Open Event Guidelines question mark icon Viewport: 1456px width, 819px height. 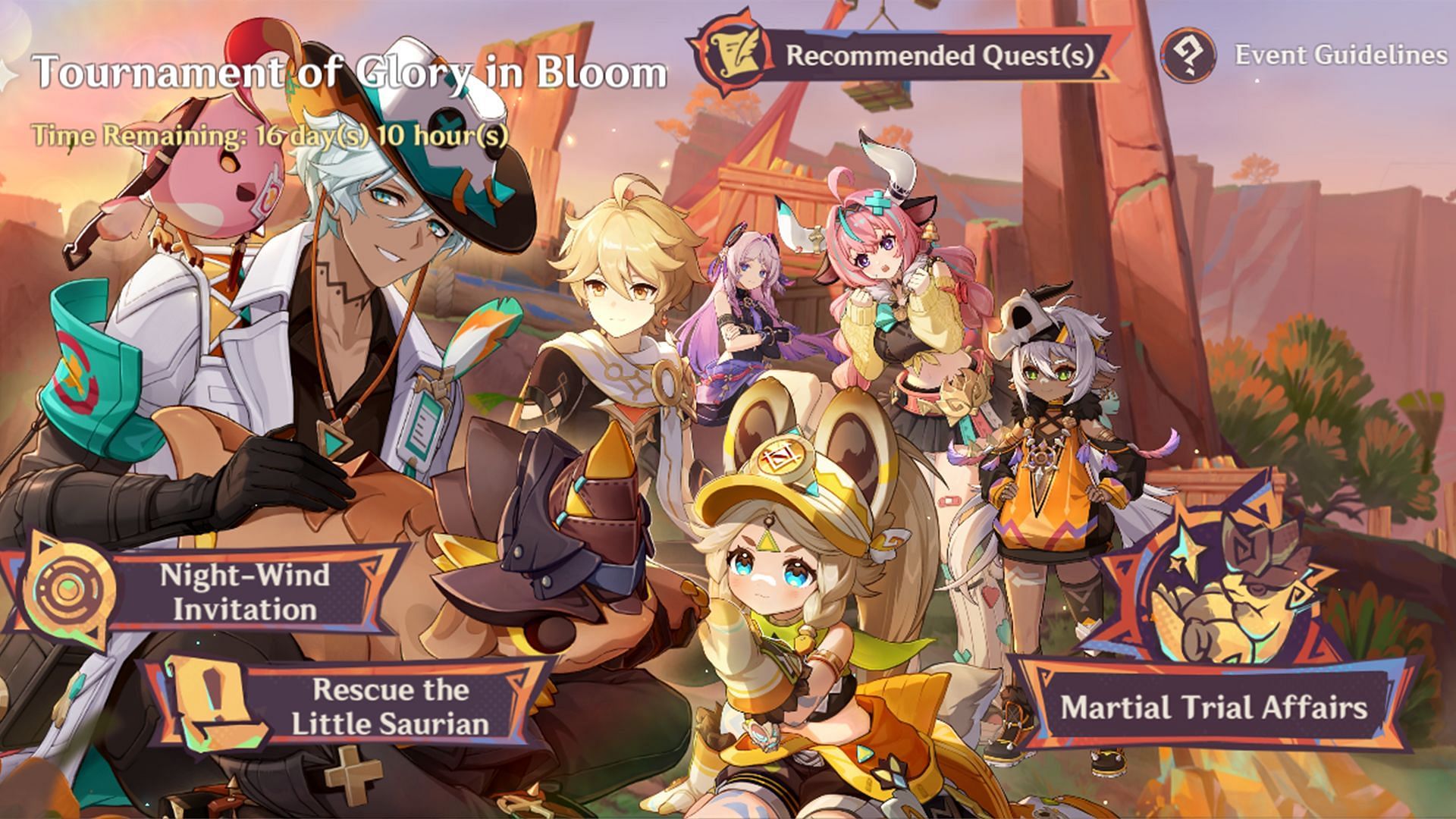click(x=1187, y=55)
